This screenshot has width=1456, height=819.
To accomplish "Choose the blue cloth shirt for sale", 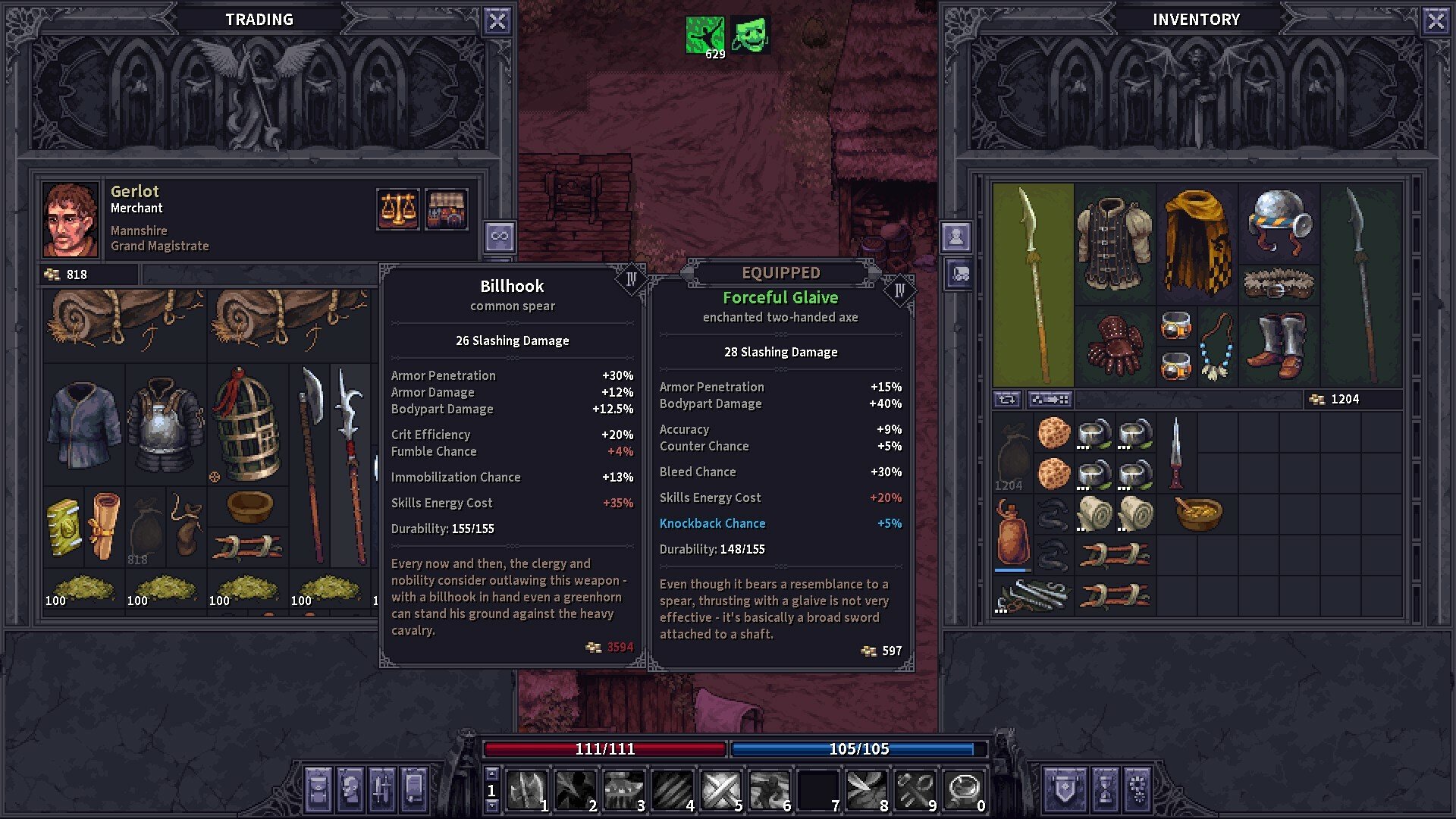I will 83,426.
